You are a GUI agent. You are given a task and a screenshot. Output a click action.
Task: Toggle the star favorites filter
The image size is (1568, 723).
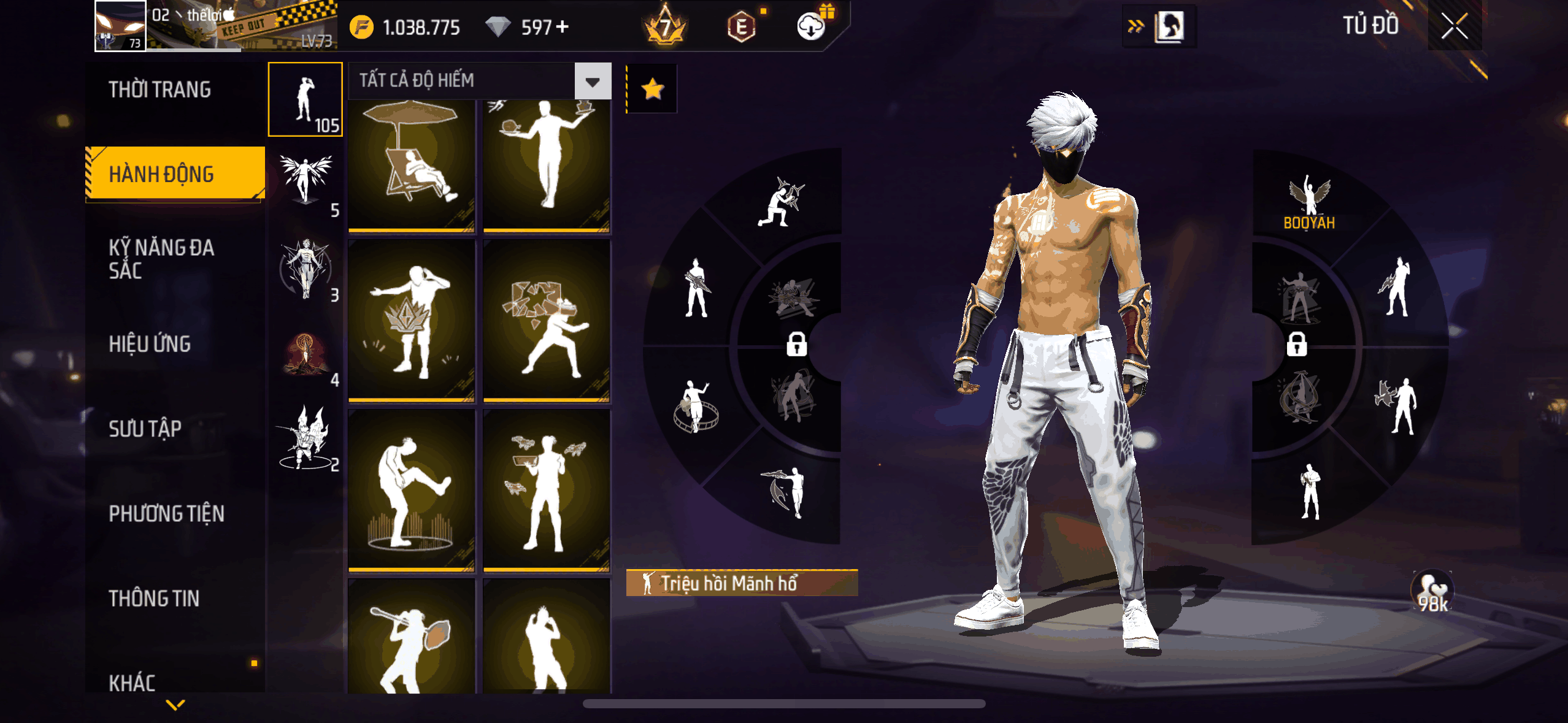tap(652, 89)
